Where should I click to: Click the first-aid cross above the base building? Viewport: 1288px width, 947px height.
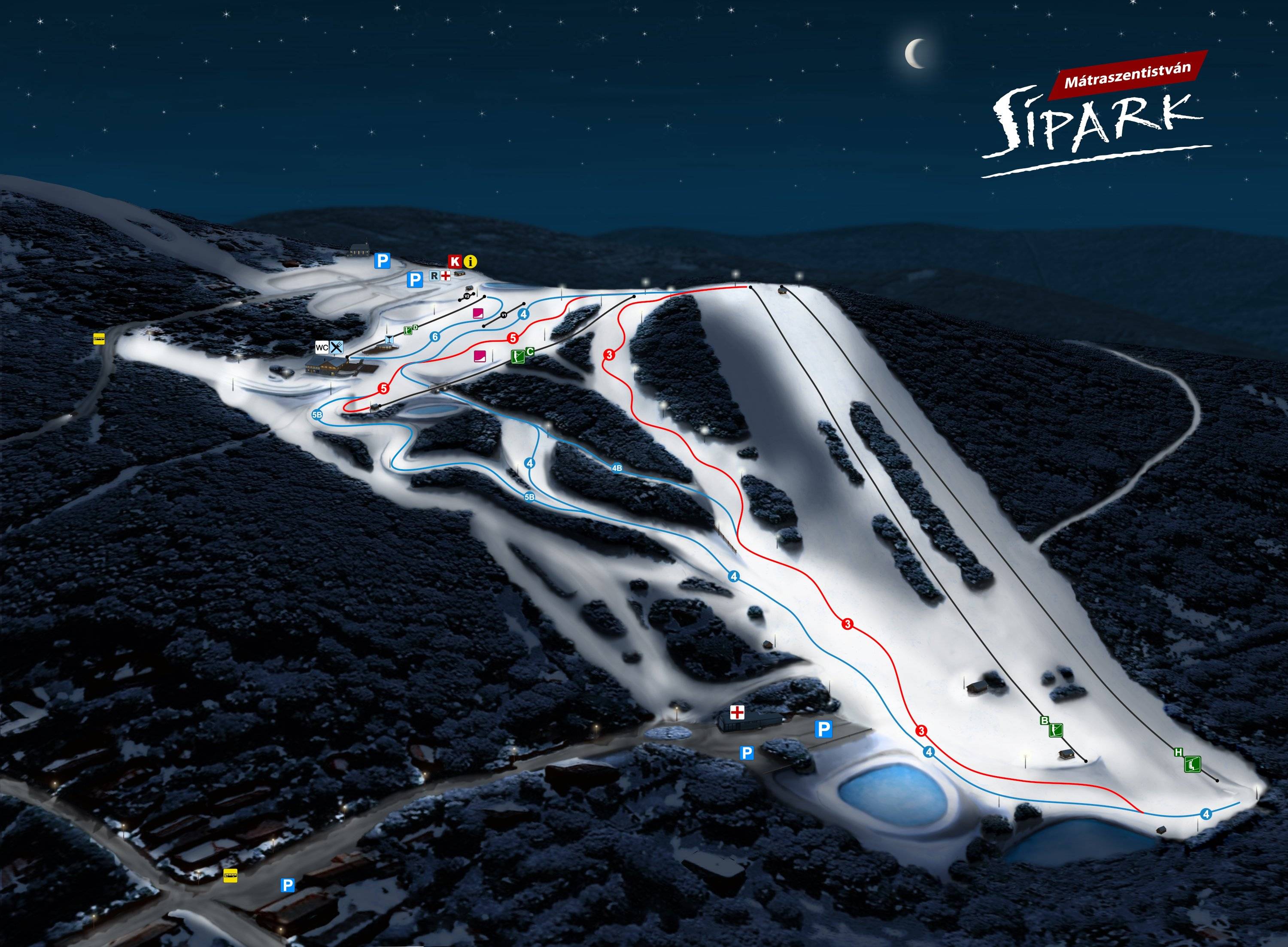click(x=736, y=713)
